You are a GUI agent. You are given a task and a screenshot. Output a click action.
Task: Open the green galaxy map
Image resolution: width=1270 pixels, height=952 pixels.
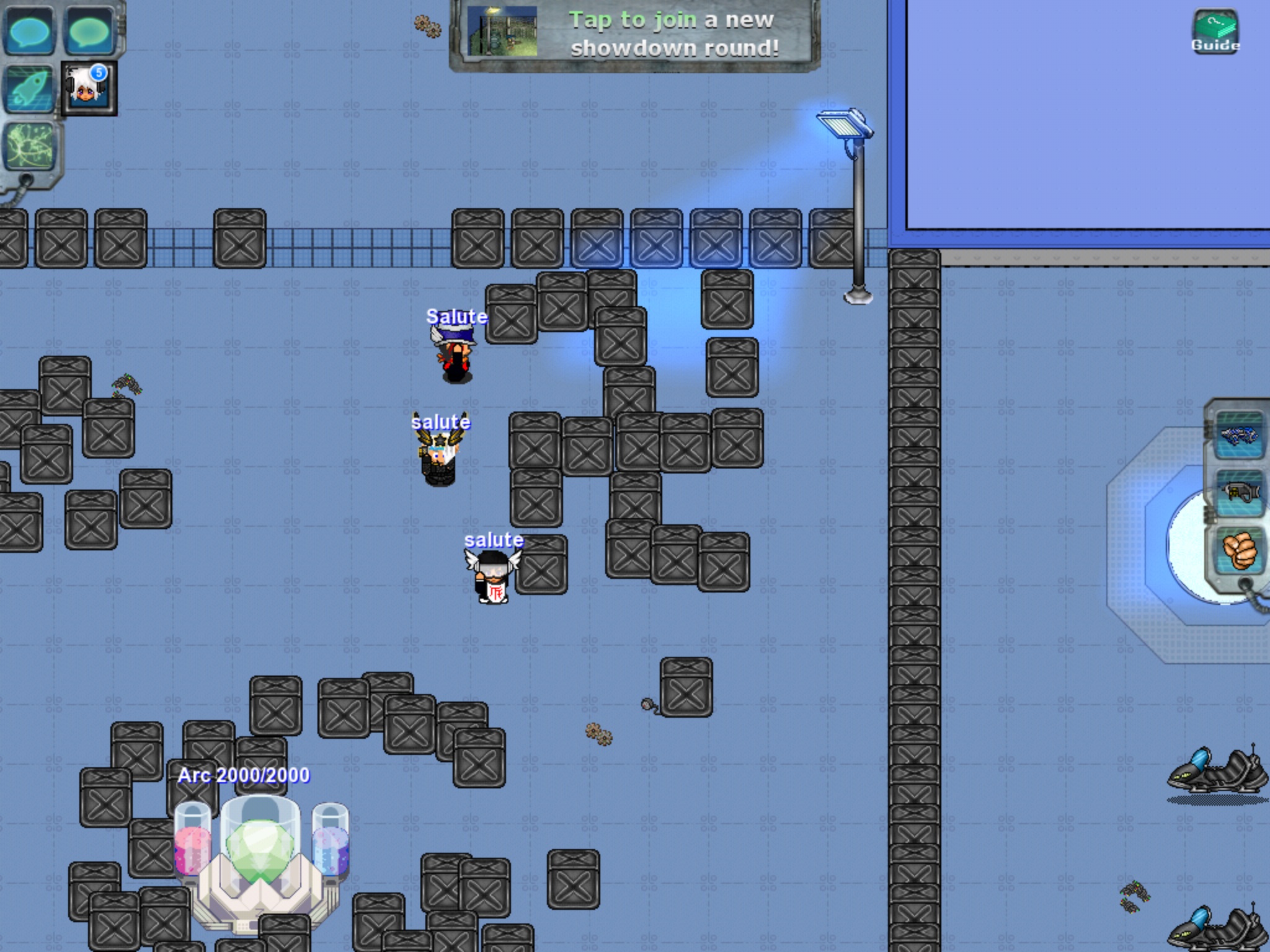pos(31,146)
